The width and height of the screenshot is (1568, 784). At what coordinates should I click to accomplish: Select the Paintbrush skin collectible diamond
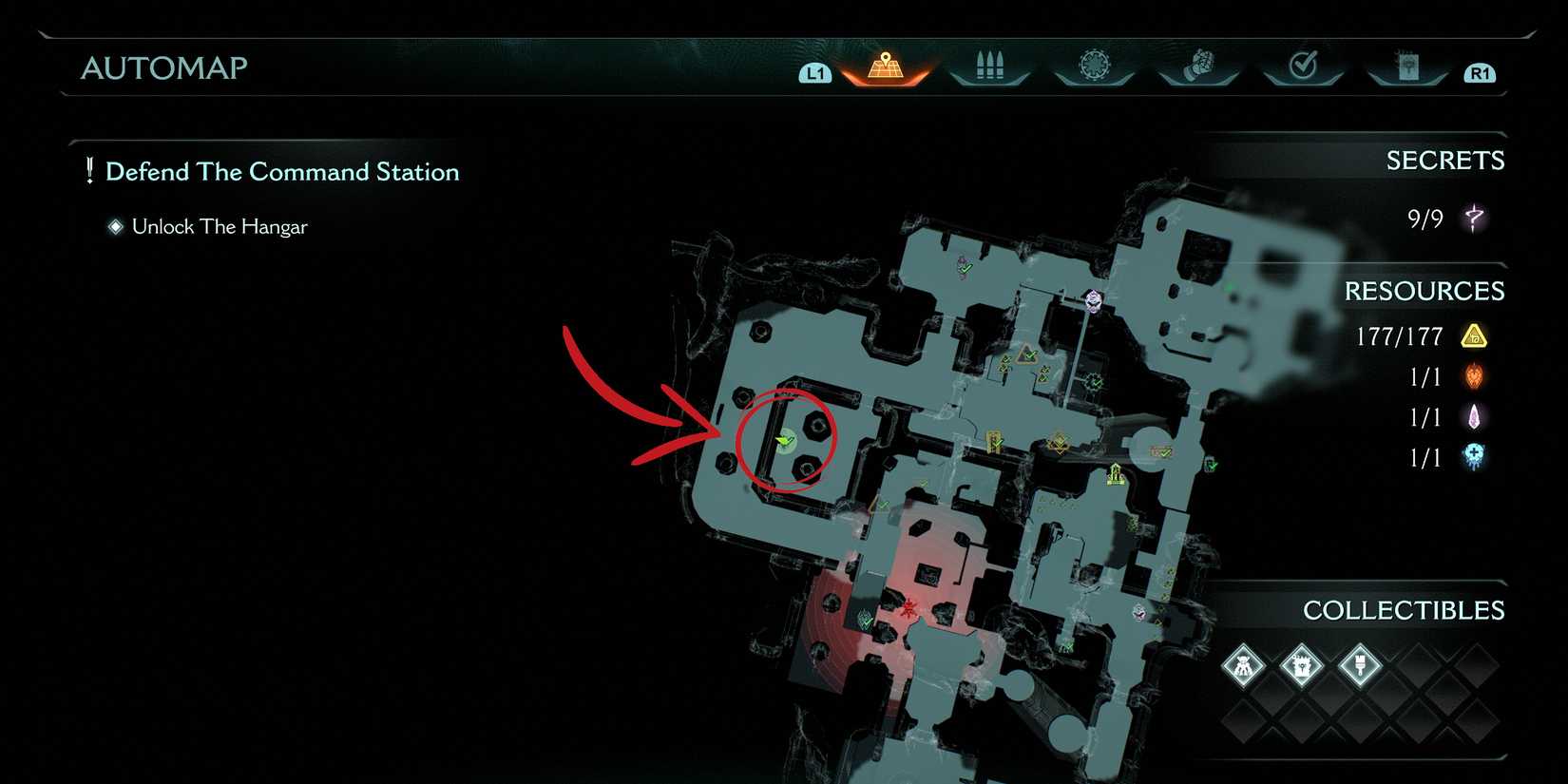tap(1361, 665)
